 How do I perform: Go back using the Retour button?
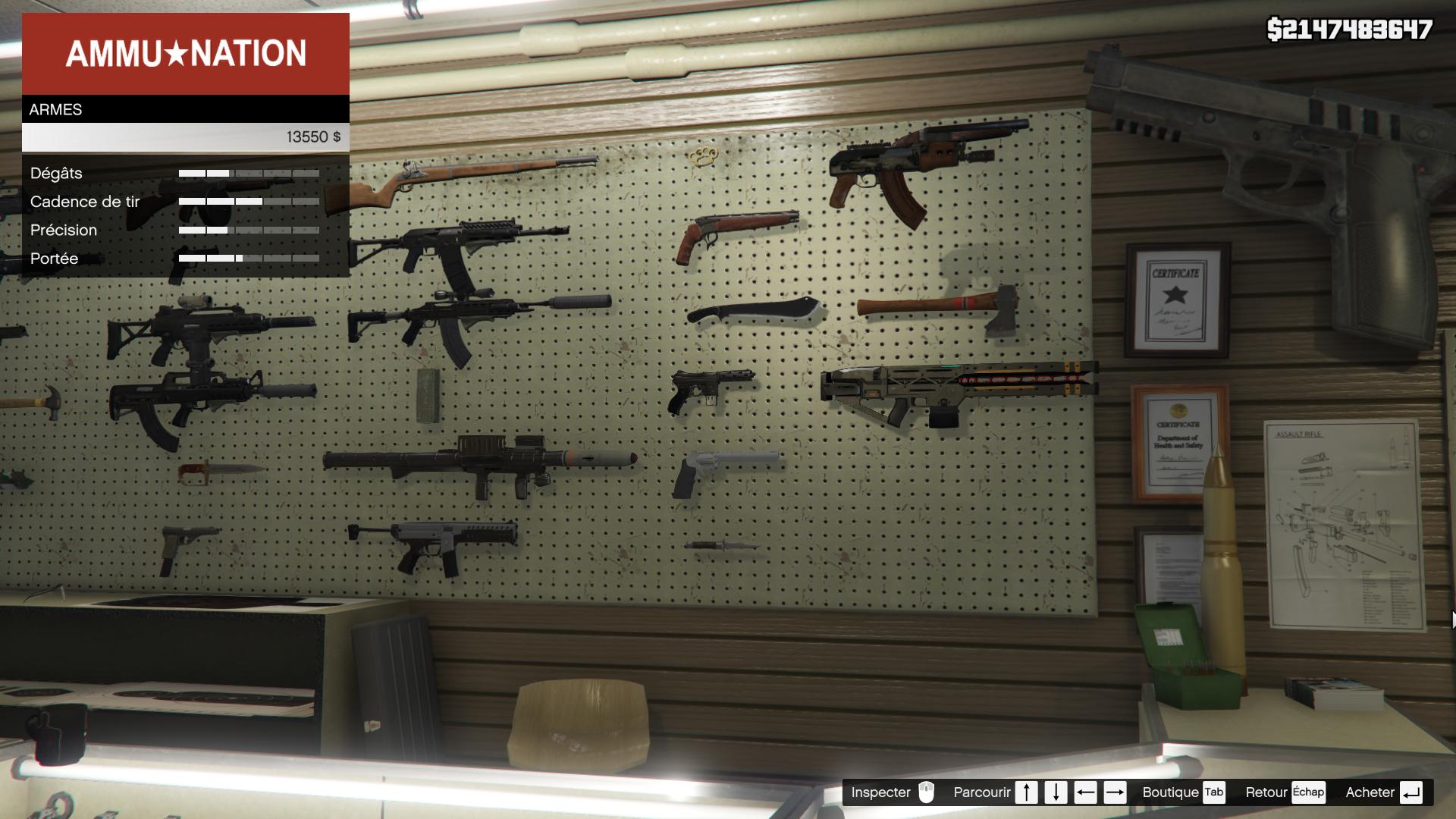coord(1285,792)
